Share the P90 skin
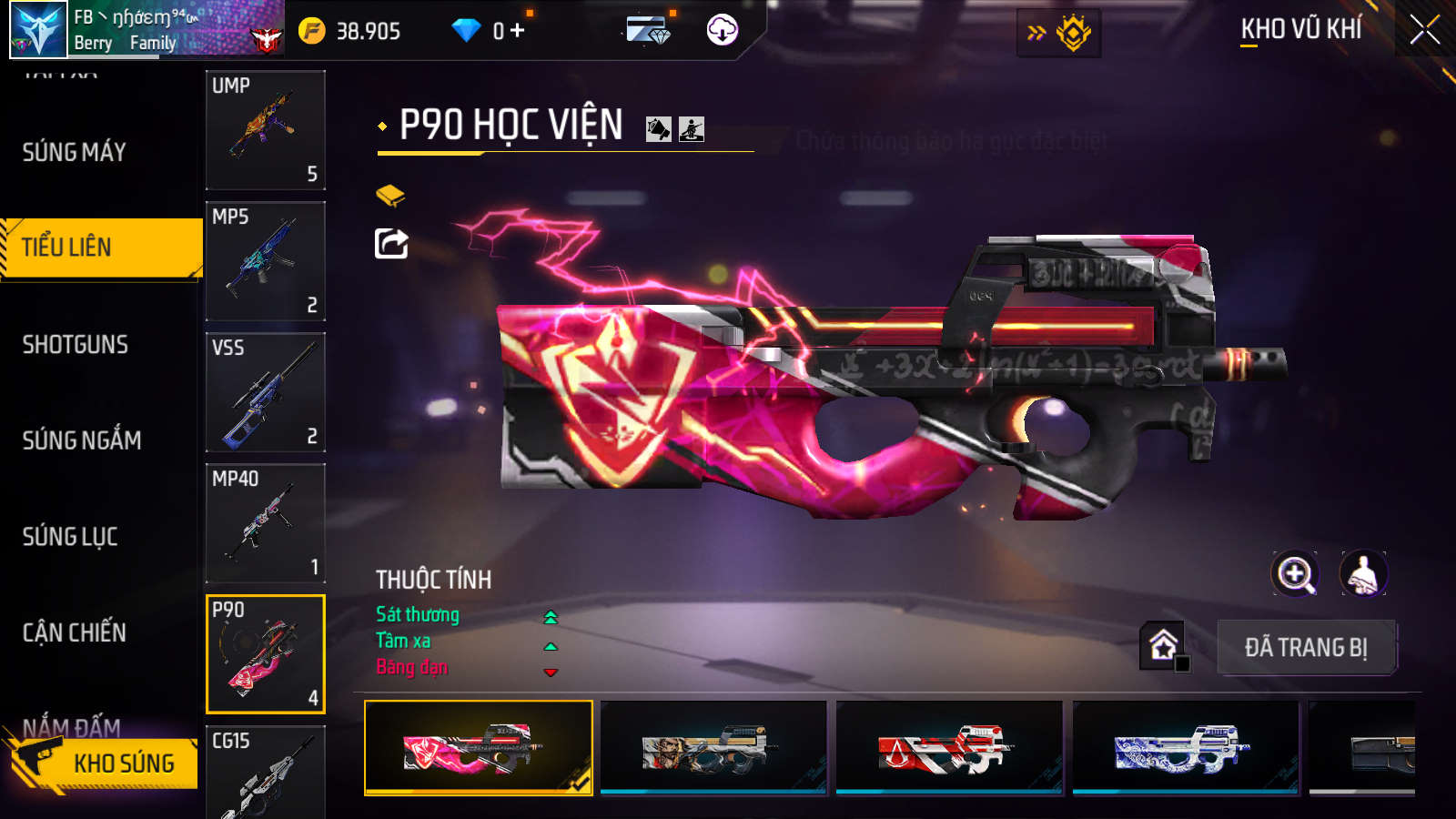The width and height of the screenshot is (1456, 819). coord(391,244)
